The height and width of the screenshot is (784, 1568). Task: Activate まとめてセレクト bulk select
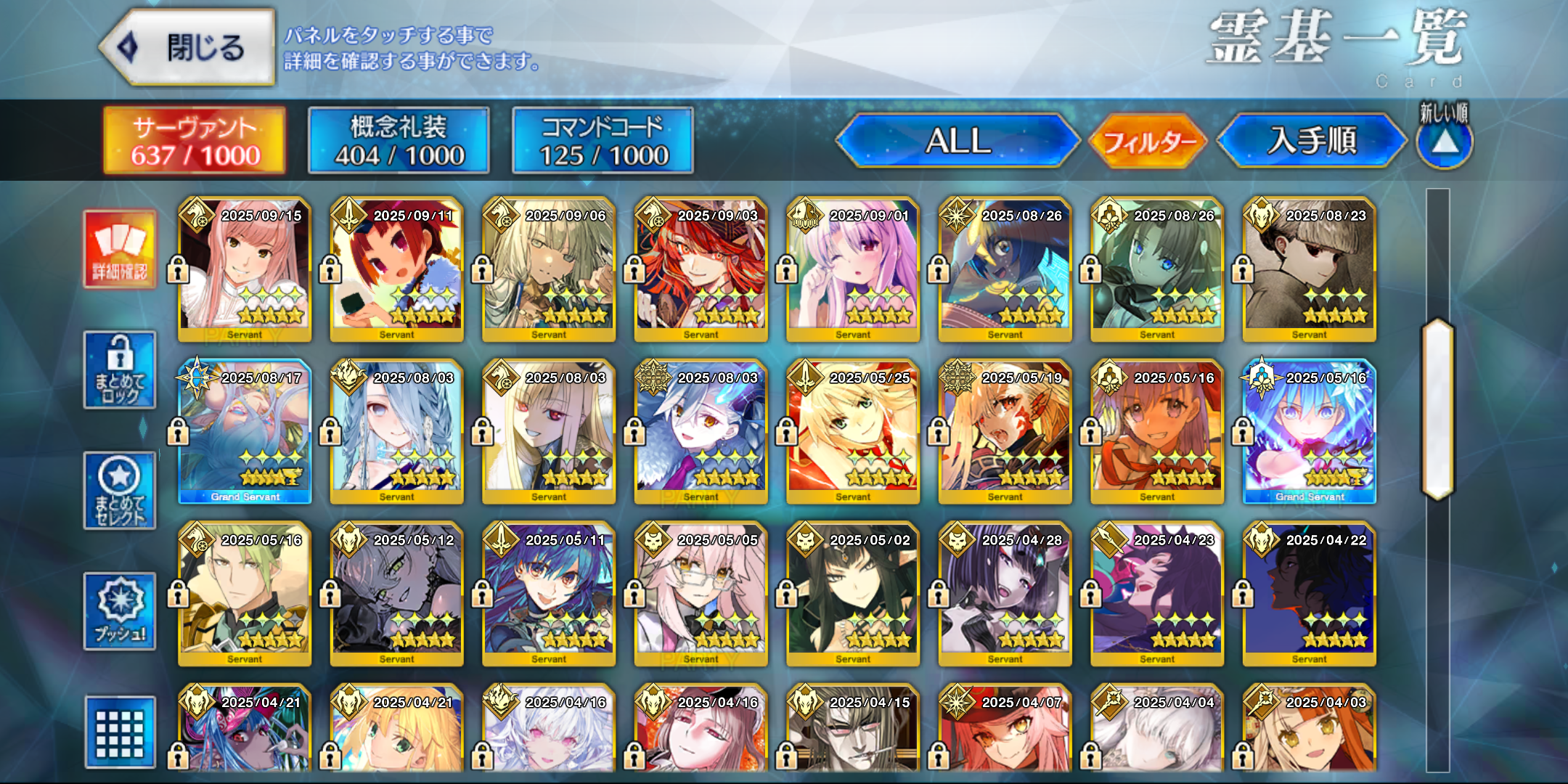click(x=120, y=491)
